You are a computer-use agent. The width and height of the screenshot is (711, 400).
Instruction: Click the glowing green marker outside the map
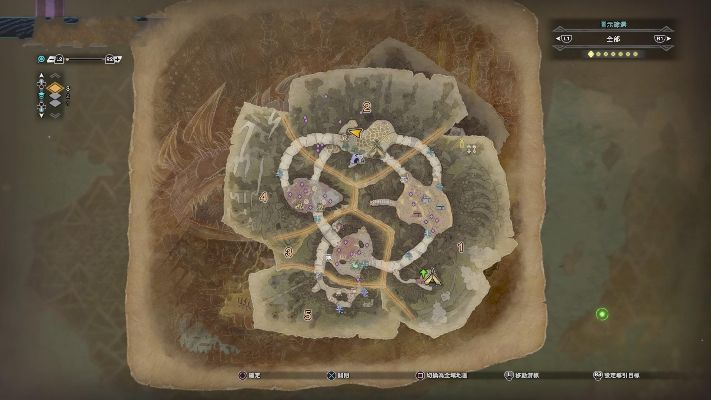(x=602, y=314)
